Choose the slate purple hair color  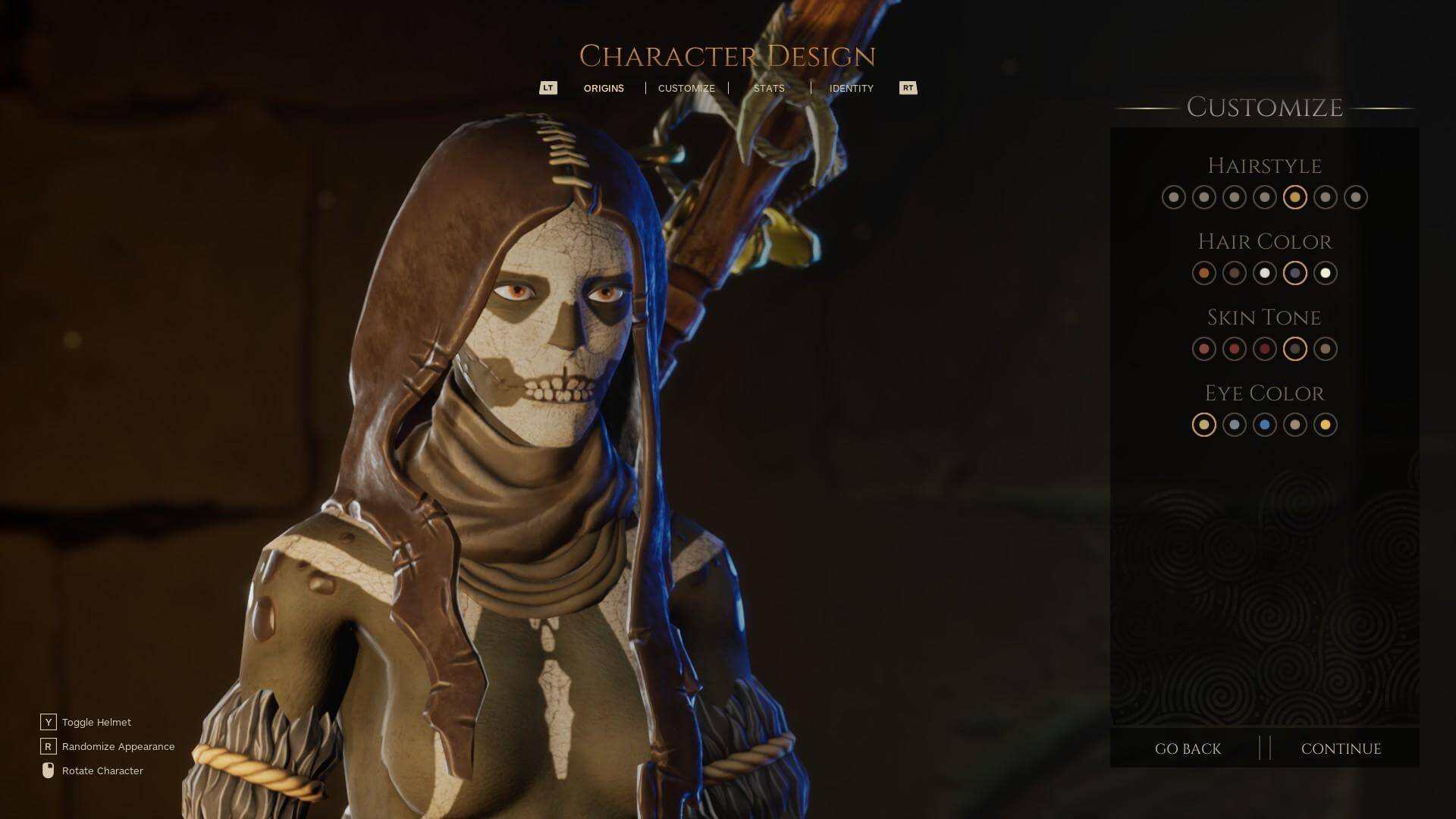click(x=1294, y=273)
